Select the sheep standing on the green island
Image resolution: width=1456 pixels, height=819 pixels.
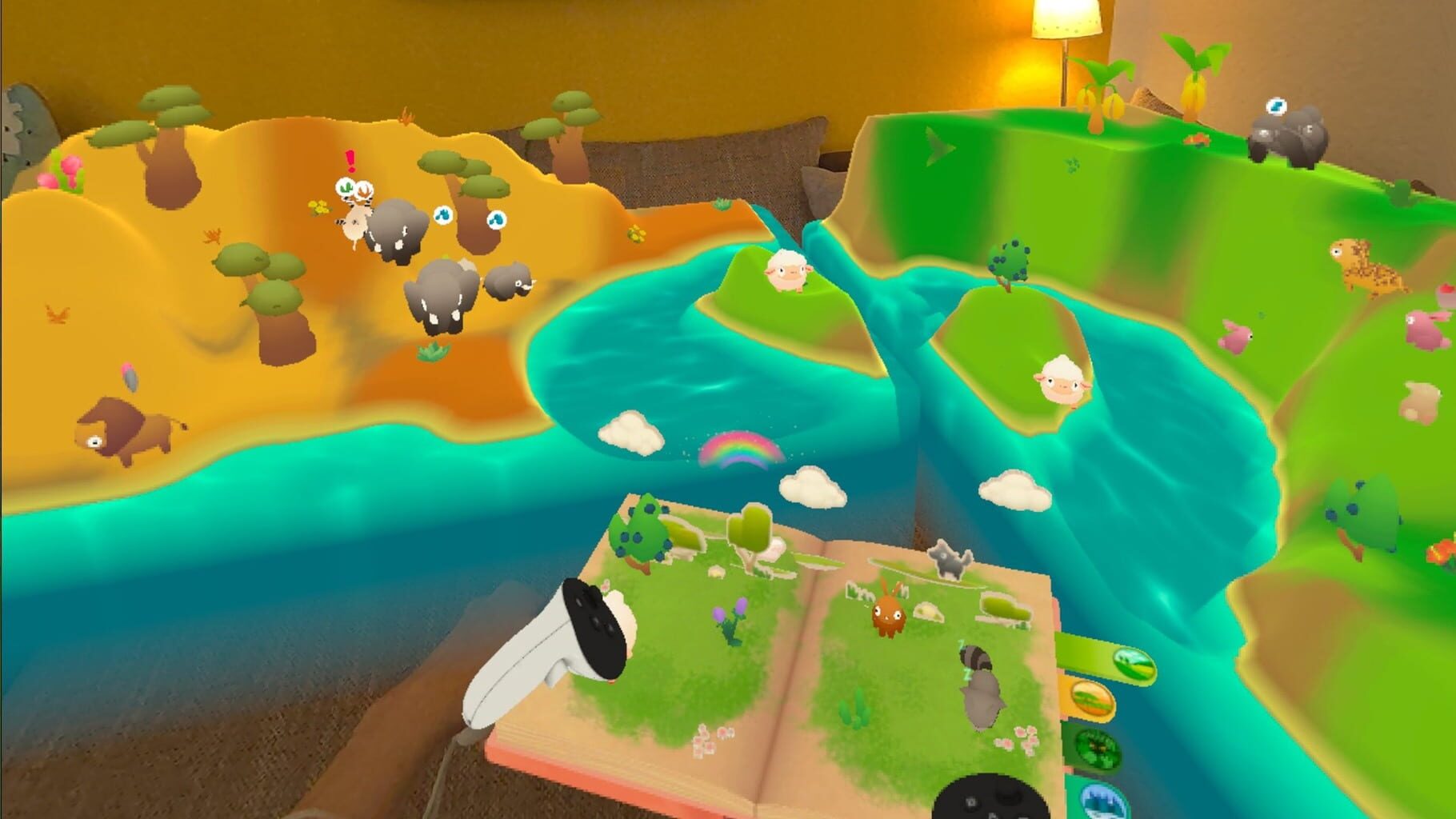click(788, 272)
